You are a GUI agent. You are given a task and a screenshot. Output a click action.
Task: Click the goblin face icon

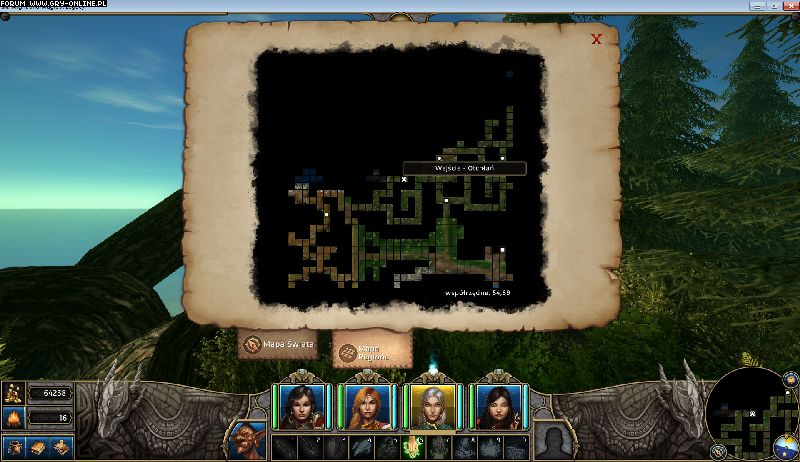pos(245,440)
